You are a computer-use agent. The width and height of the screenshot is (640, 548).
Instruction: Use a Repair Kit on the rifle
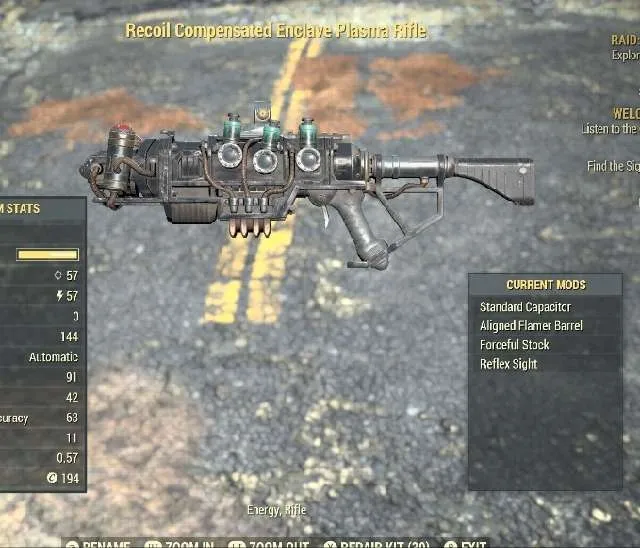pos(374,544)
